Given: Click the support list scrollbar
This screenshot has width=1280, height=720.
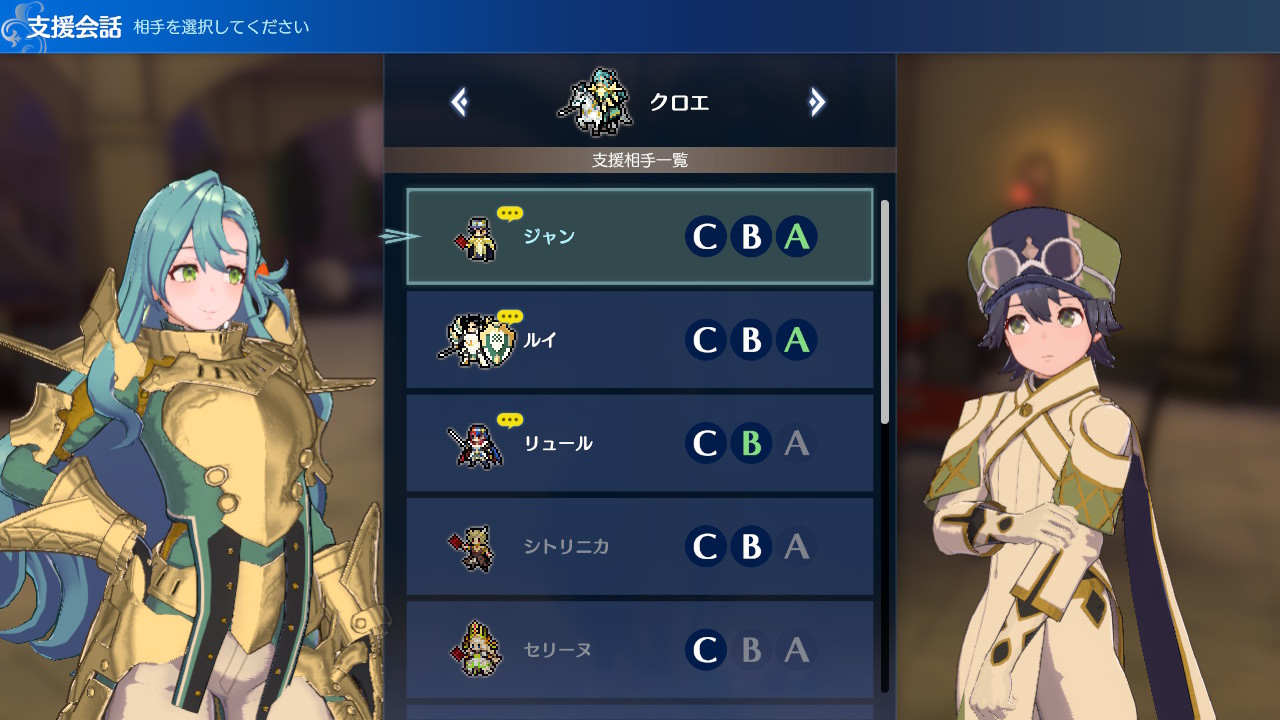Looking at the screenshot, I should point(884,312).
